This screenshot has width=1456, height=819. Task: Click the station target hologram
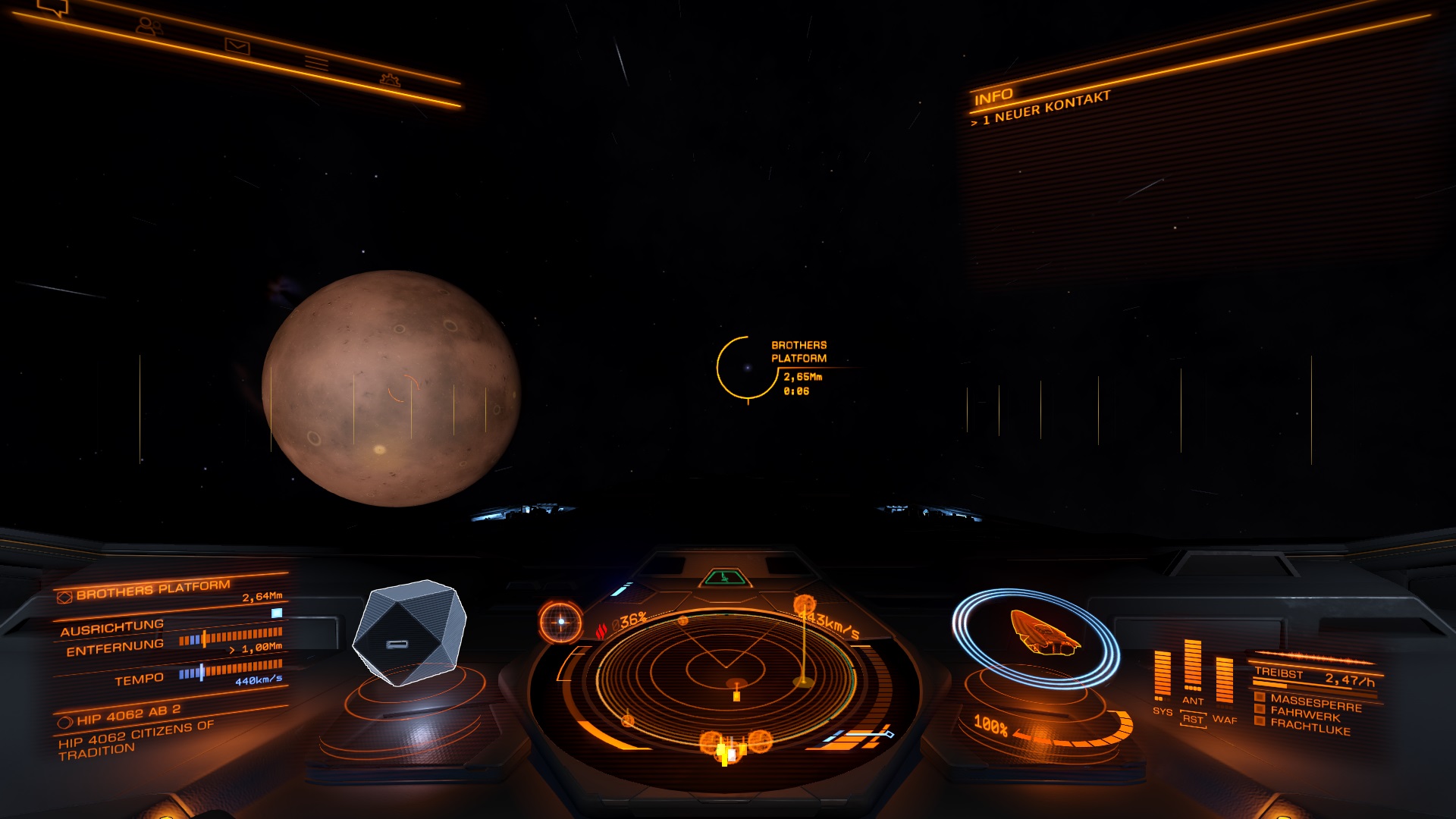pos(409,632)
